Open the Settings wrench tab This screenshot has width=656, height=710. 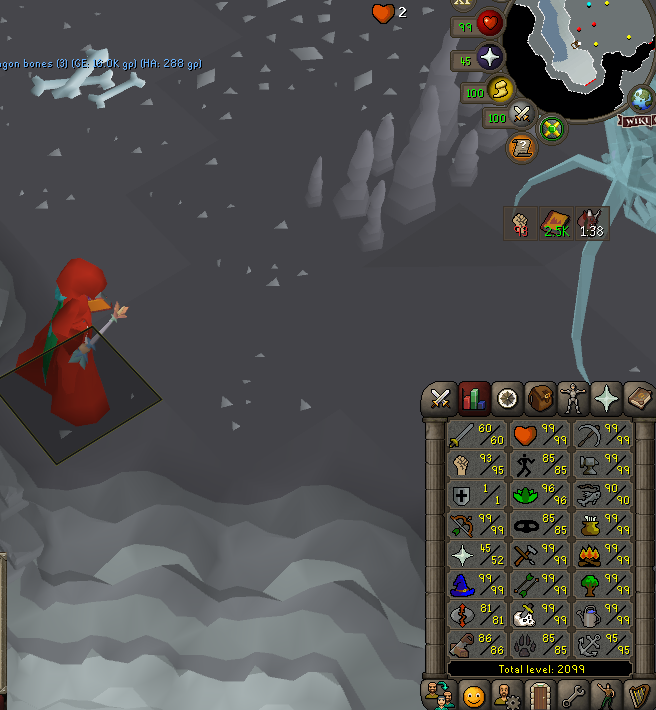574,695
